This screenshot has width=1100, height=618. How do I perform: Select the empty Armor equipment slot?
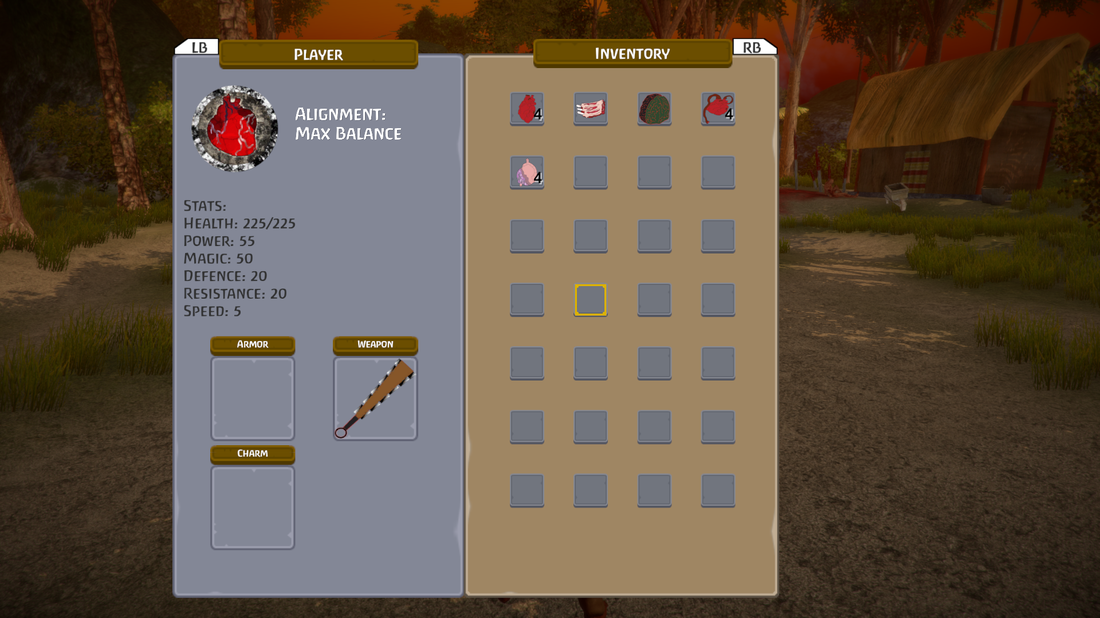pyautogui.click(x=253, y=398)
